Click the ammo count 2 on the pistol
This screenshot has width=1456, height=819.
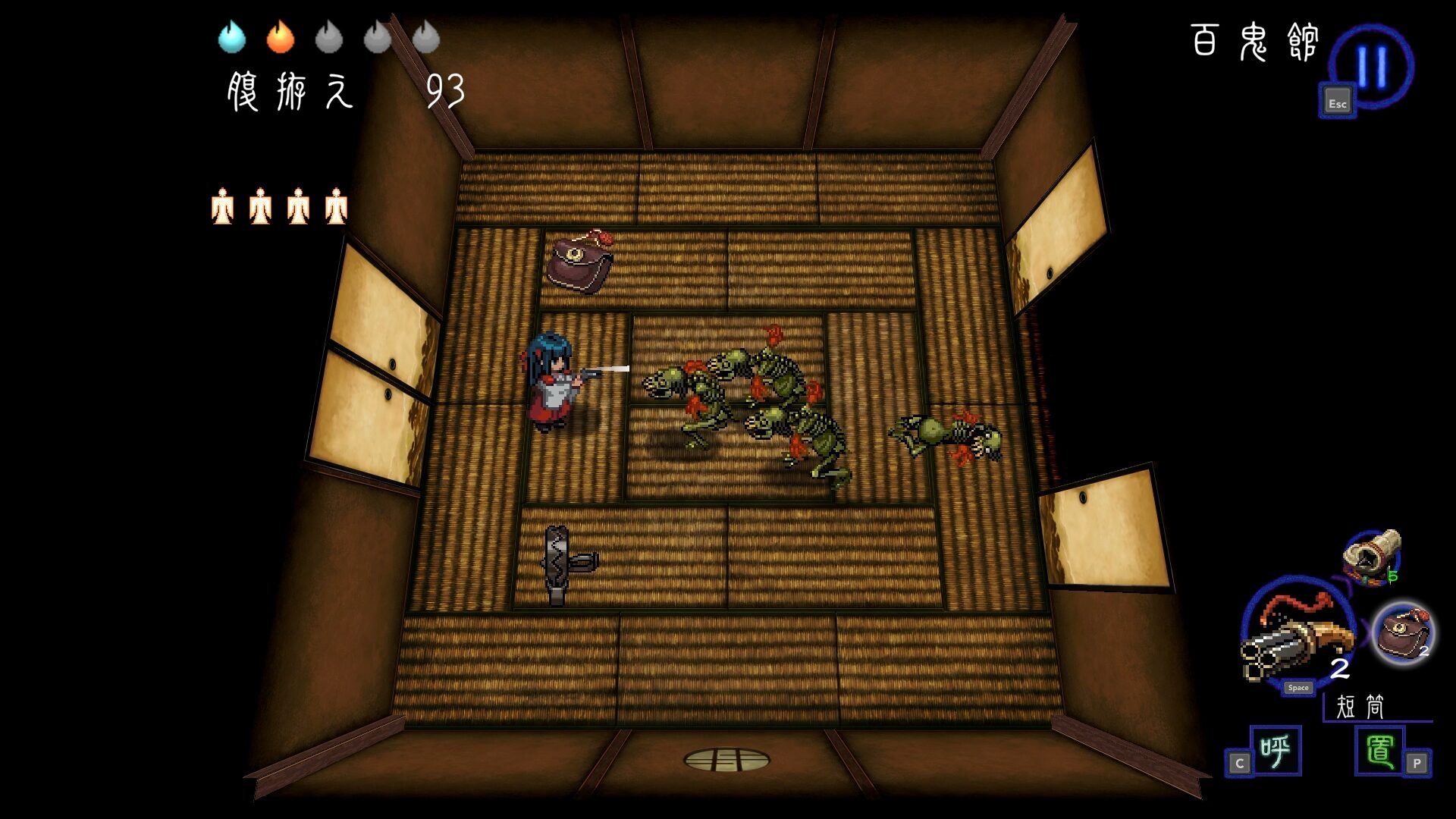pyautogui.click(x=1338, y=670)
